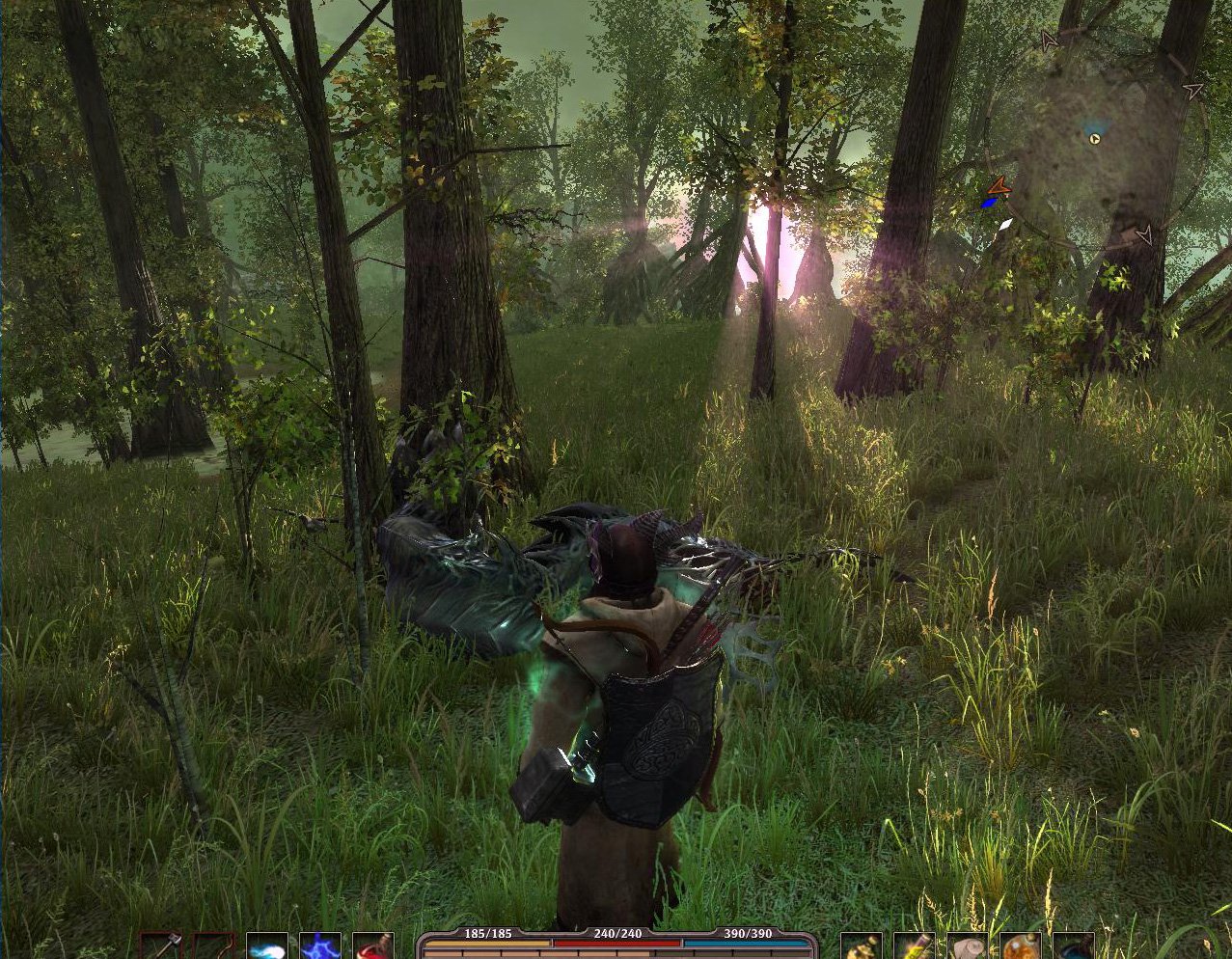Cast the blue lightning spell
This screenshot has height=959, width=1232.
click(x=319, y=945)
